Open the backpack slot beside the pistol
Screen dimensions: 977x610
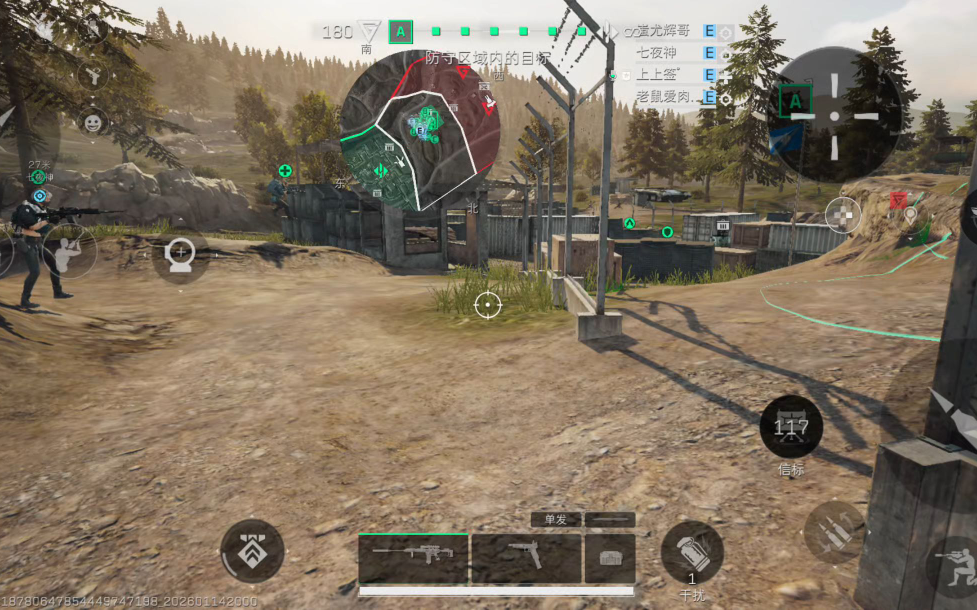610,558
